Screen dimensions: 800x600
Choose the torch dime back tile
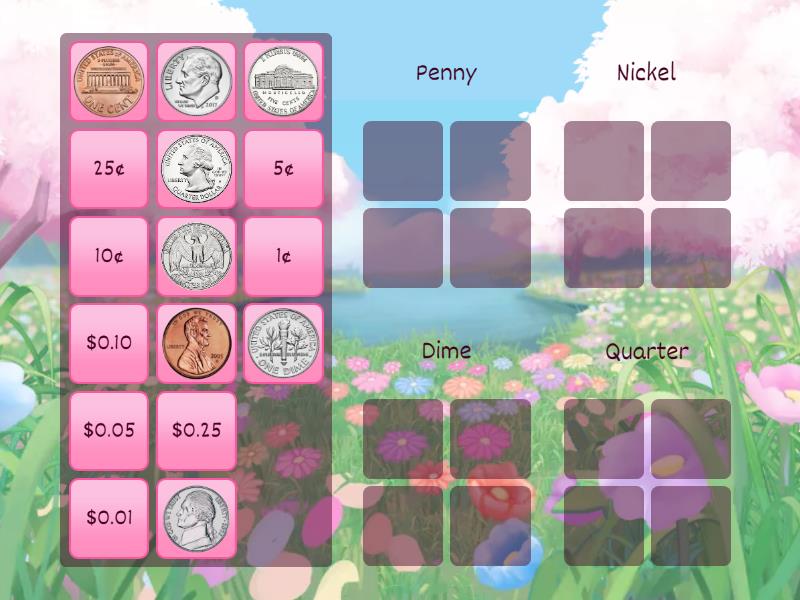point(283,343)
